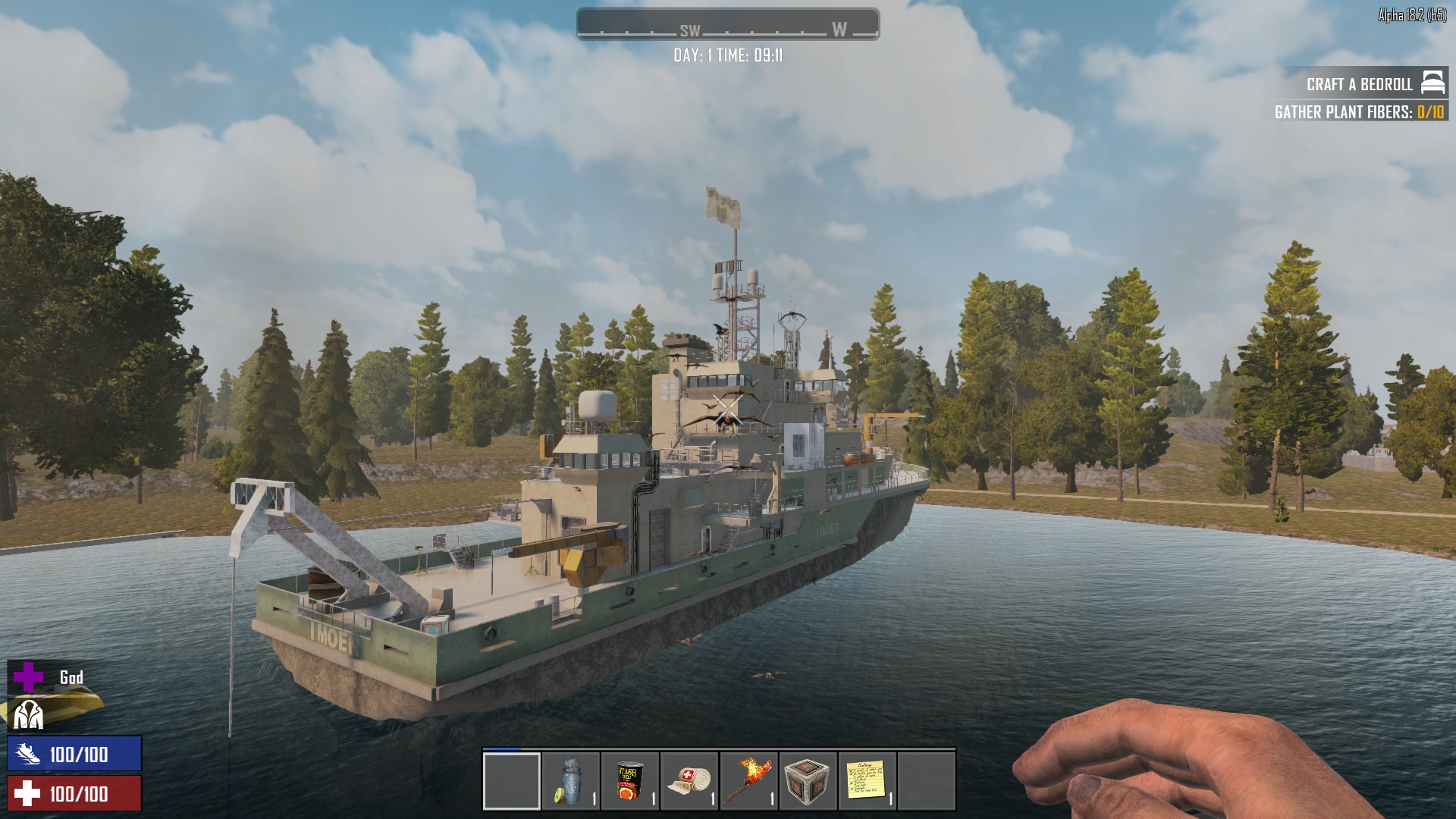
Task: Click the jacket status buff icon
Action: (x=29, y=715)
